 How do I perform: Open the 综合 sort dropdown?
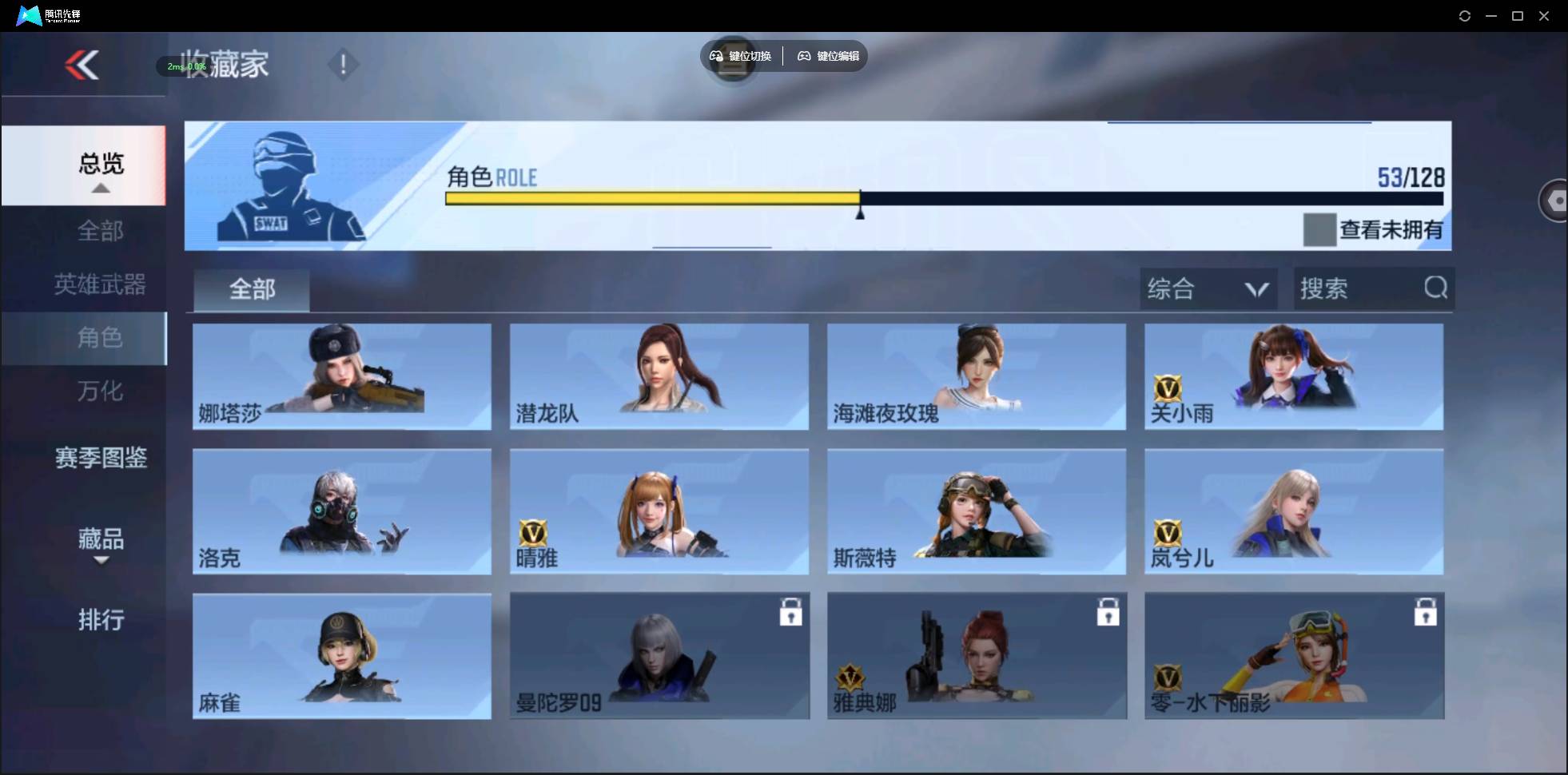point(1207,288)
